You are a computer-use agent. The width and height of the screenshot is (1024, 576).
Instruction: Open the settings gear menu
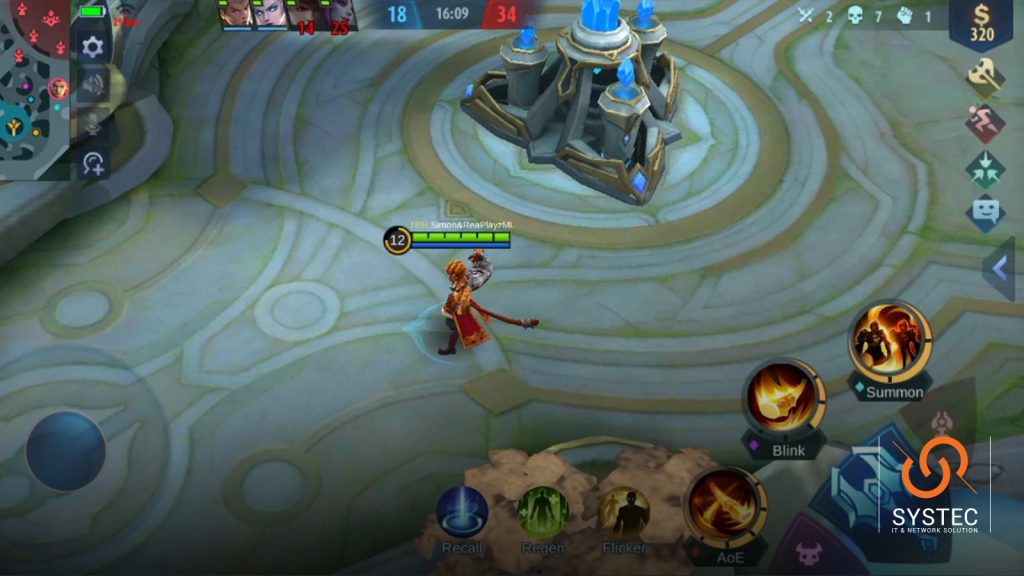pos(93,47)
